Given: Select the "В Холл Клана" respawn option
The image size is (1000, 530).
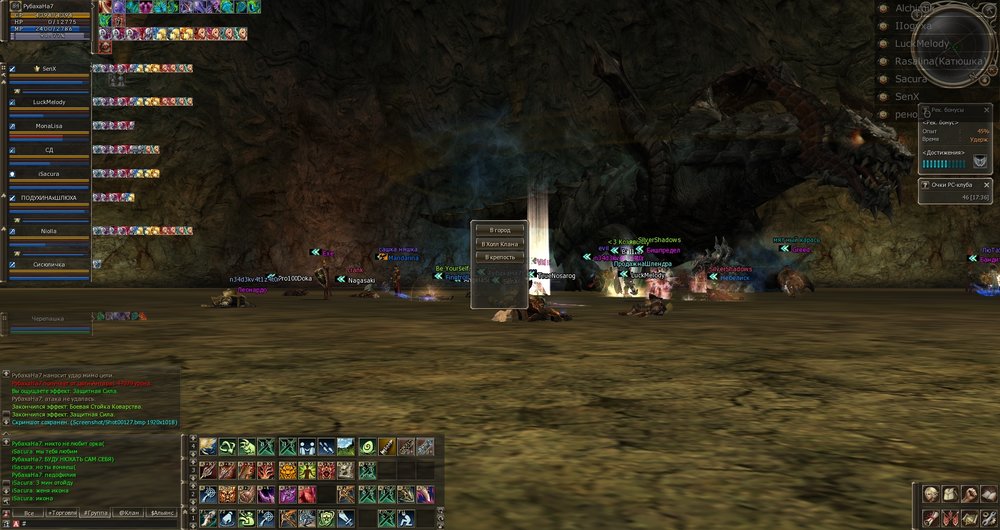Looking at the screenshot, I should tap(499, 244).
